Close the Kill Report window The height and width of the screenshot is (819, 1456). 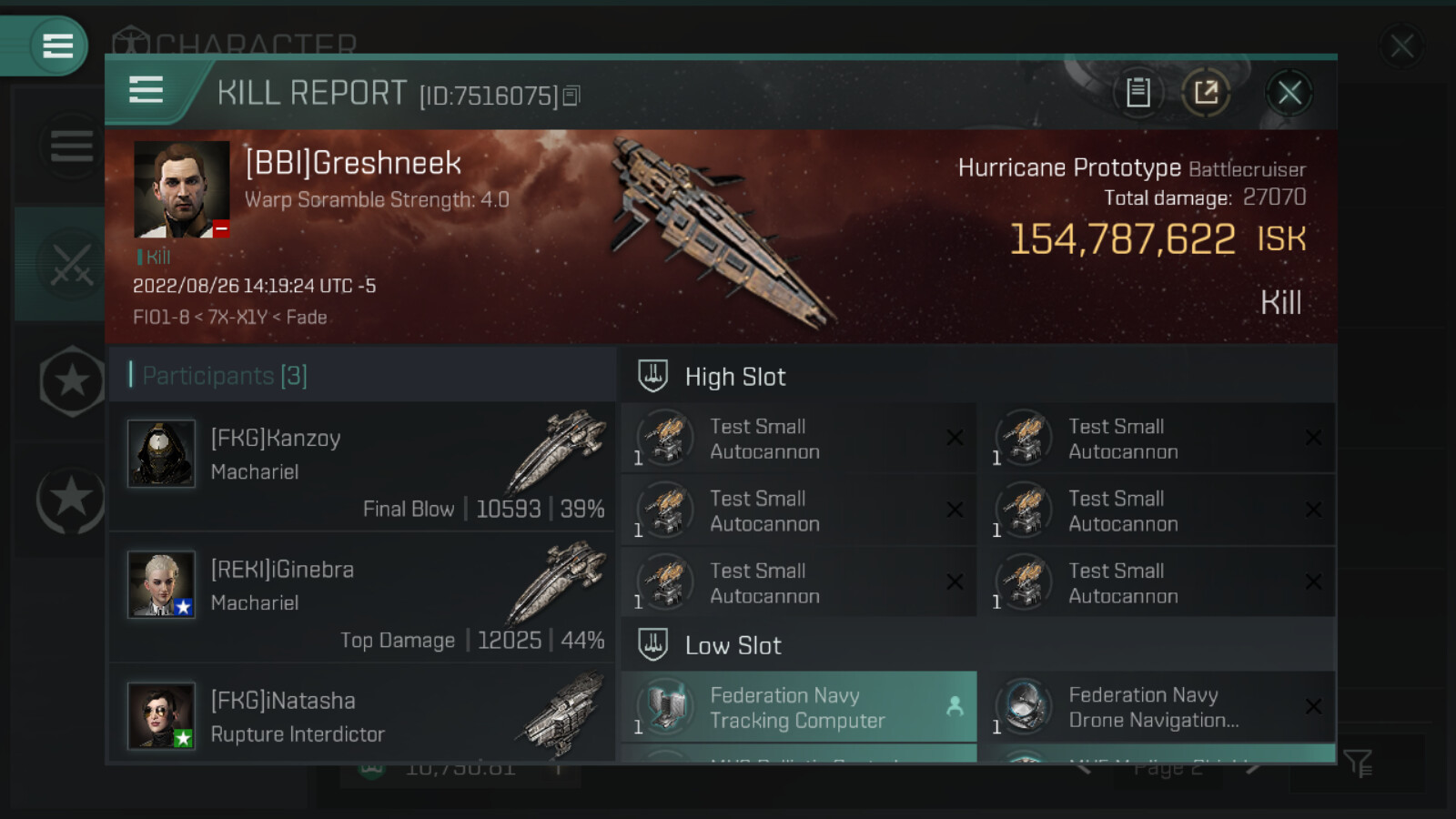click(1289, 93)
